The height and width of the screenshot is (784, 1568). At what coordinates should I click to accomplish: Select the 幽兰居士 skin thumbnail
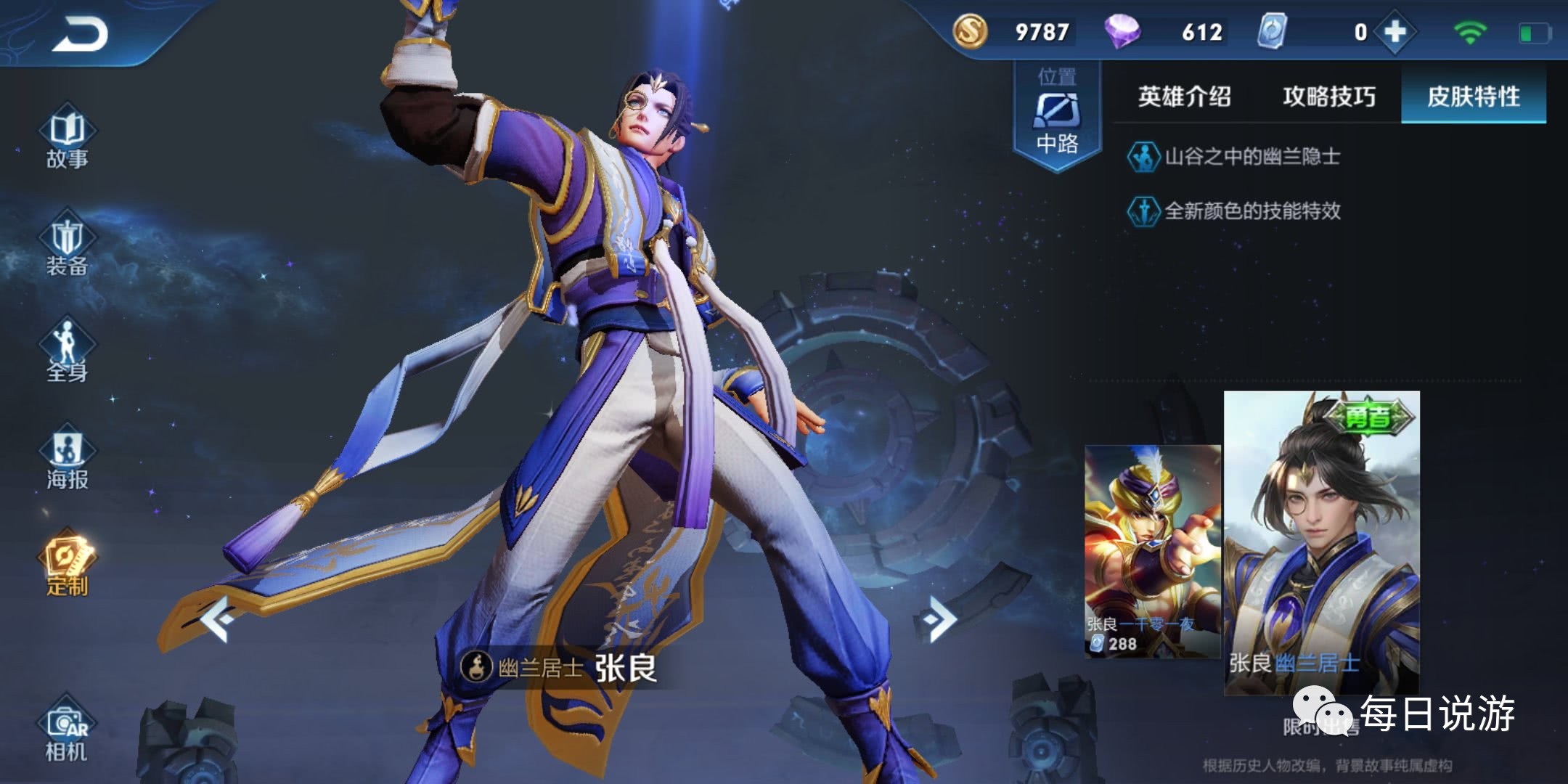1321,543
